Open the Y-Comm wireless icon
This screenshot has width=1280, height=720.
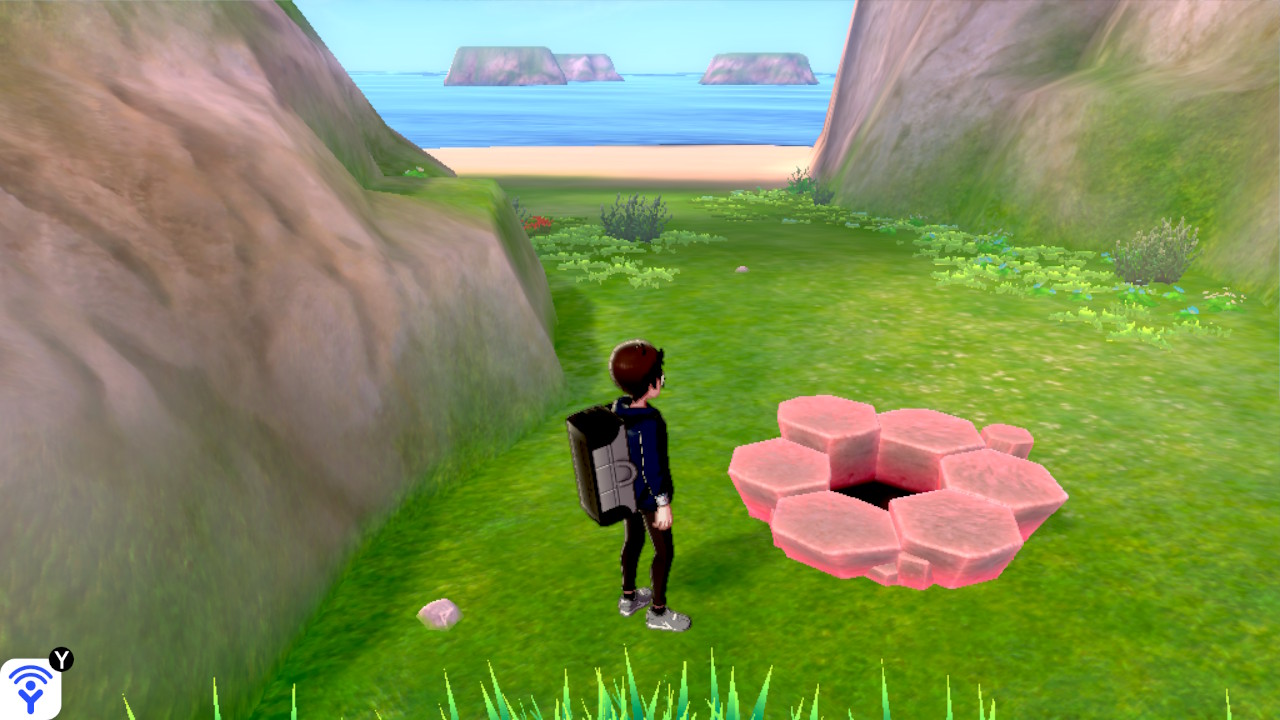pos(31,688)
